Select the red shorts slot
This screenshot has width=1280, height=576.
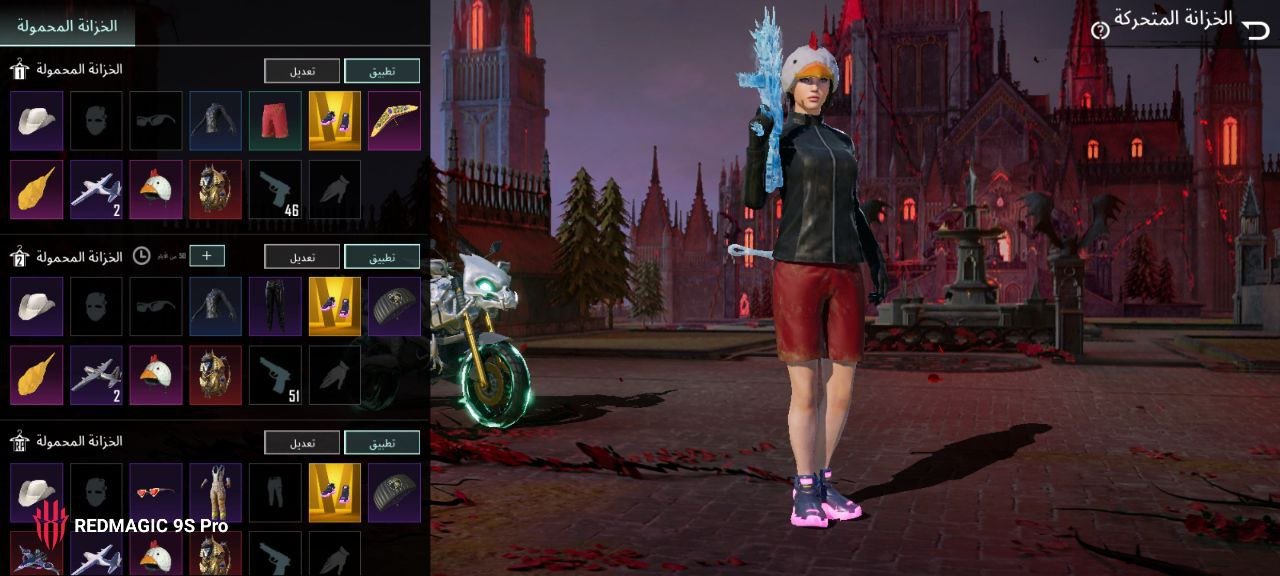click(275, 121)
